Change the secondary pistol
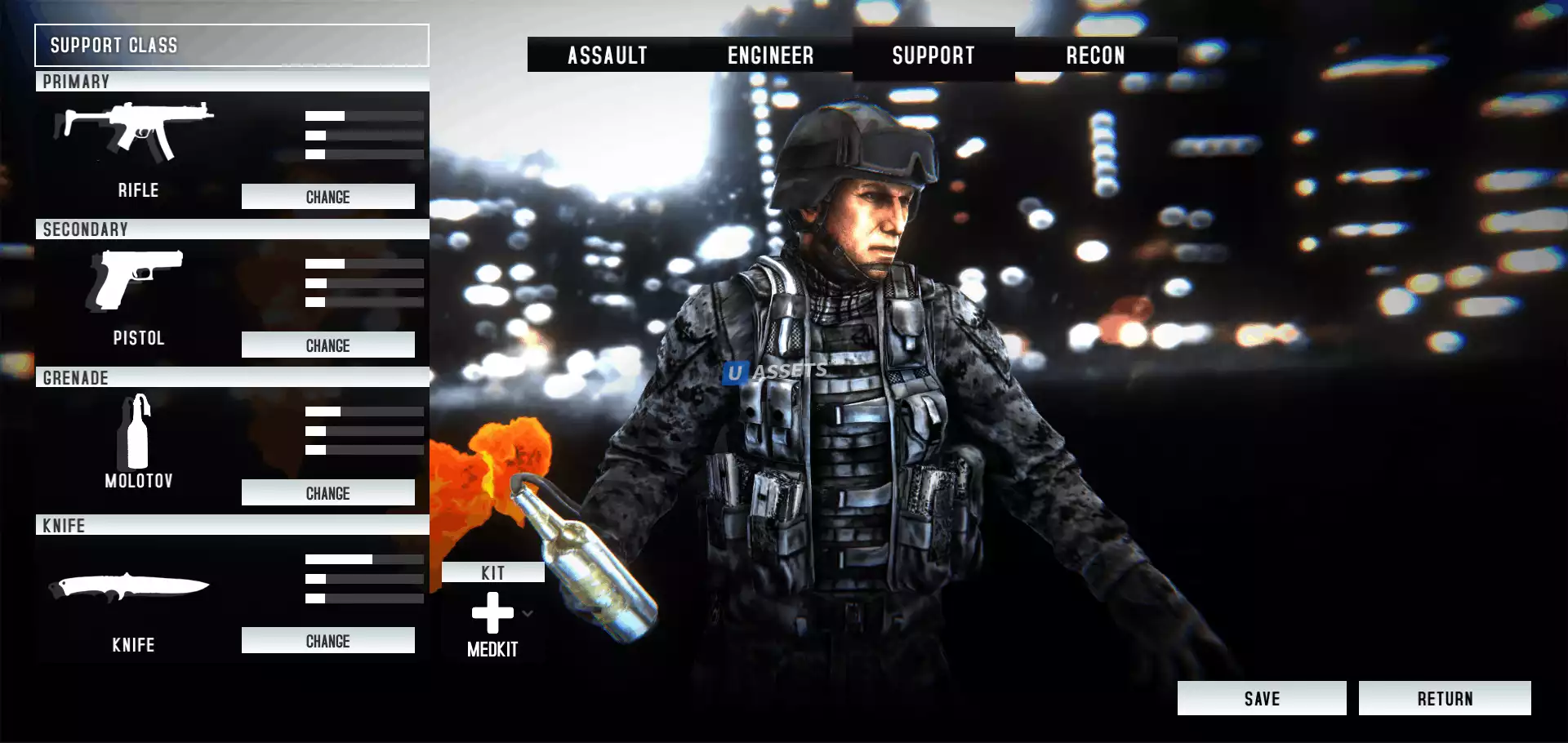 [327, 345]
